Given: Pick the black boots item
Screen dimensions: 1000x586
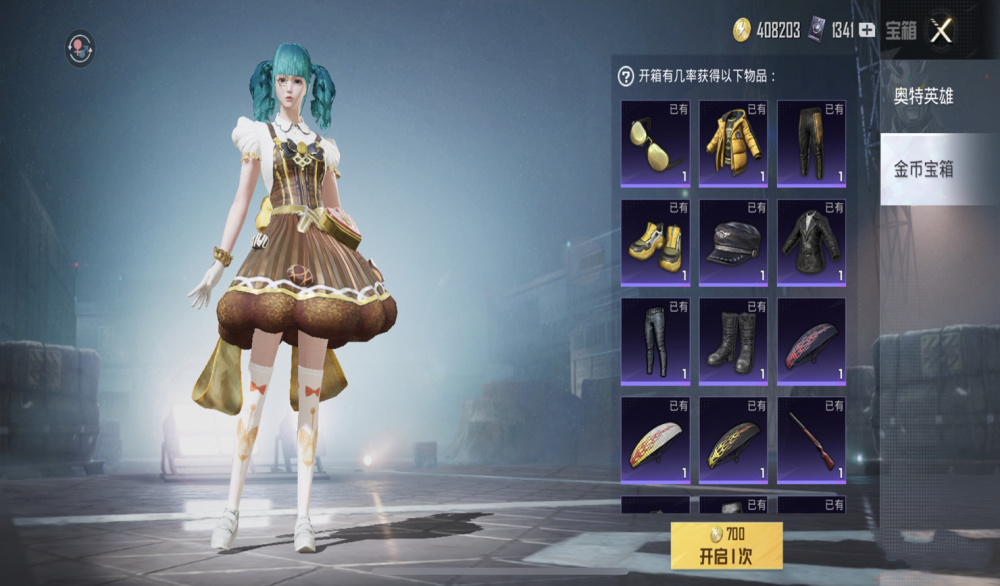Looking at the screenshot, I should [733, 341].
